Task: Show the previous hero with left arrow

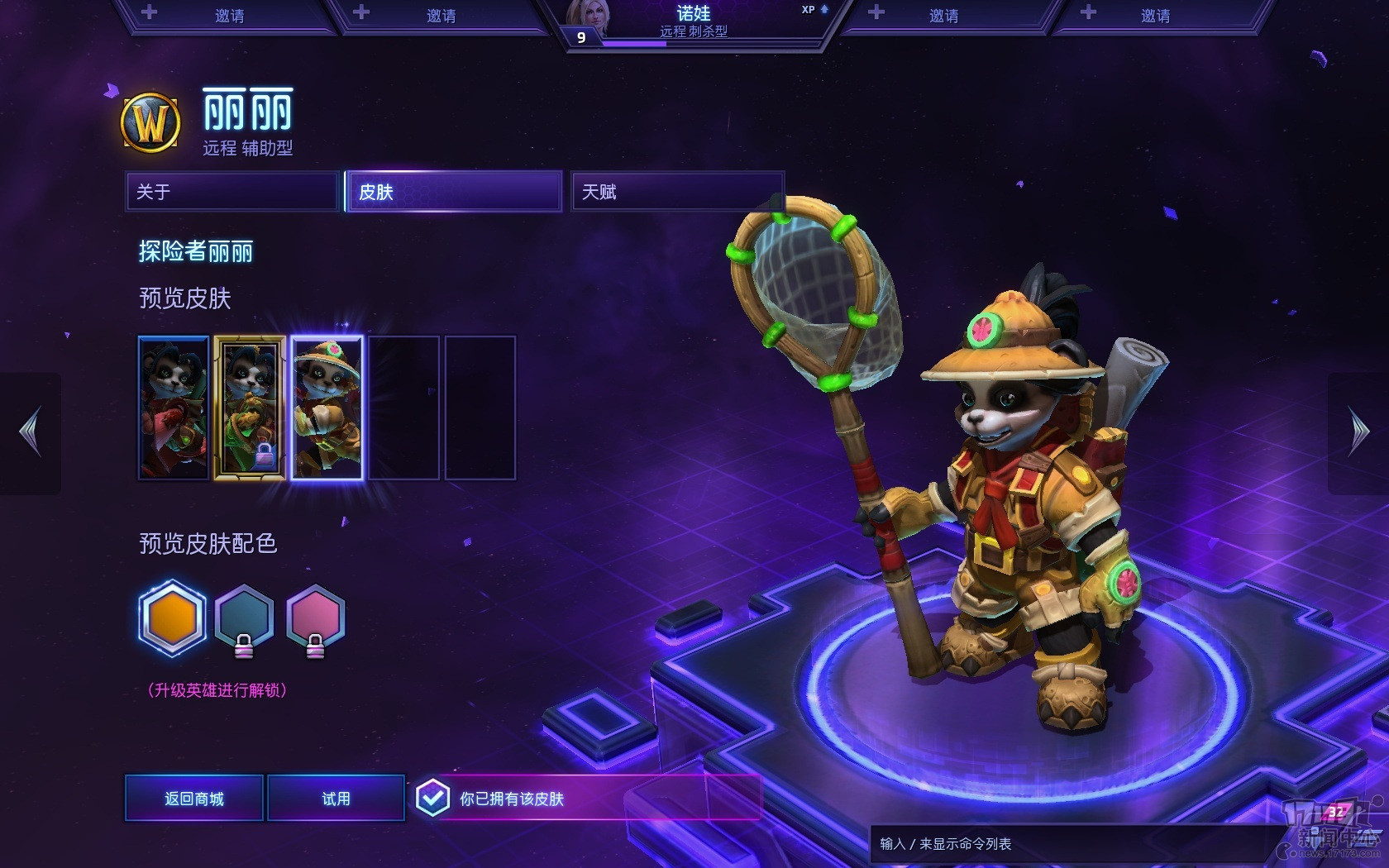Action: [x=31, y=432]
